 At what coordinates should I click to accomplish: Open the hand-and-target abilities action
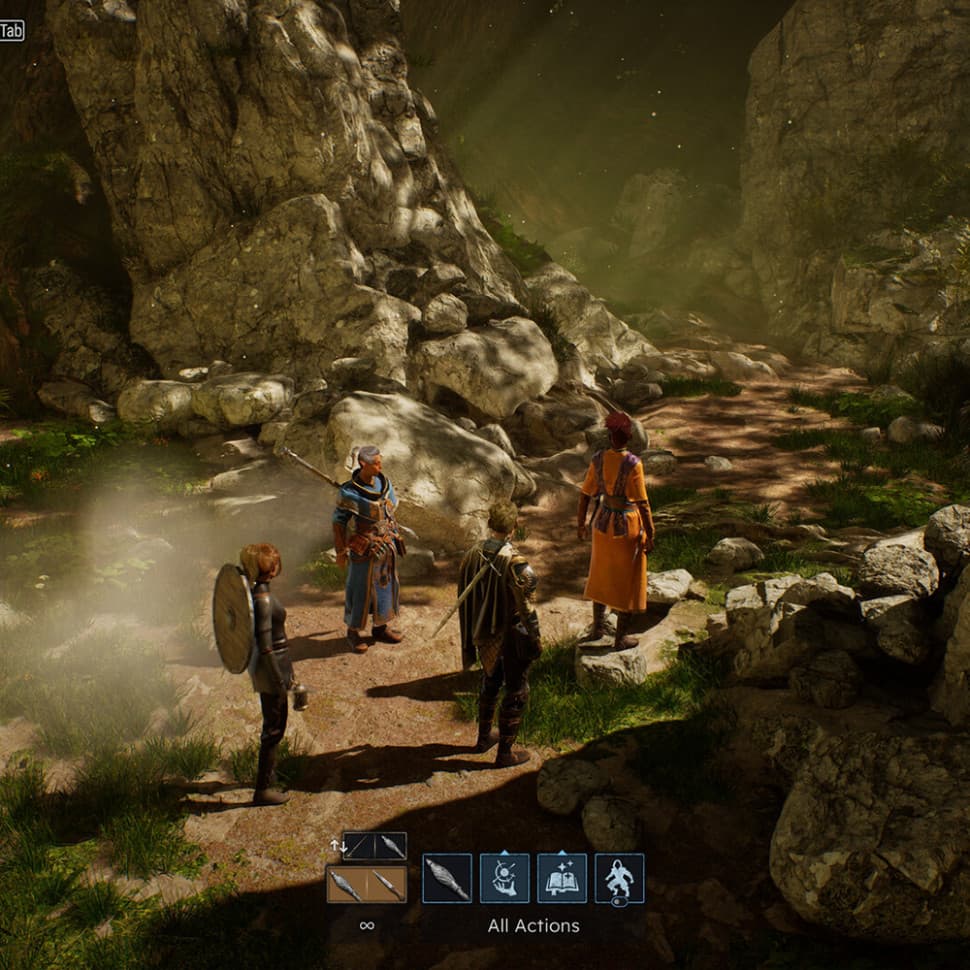[x=504, y=878]
